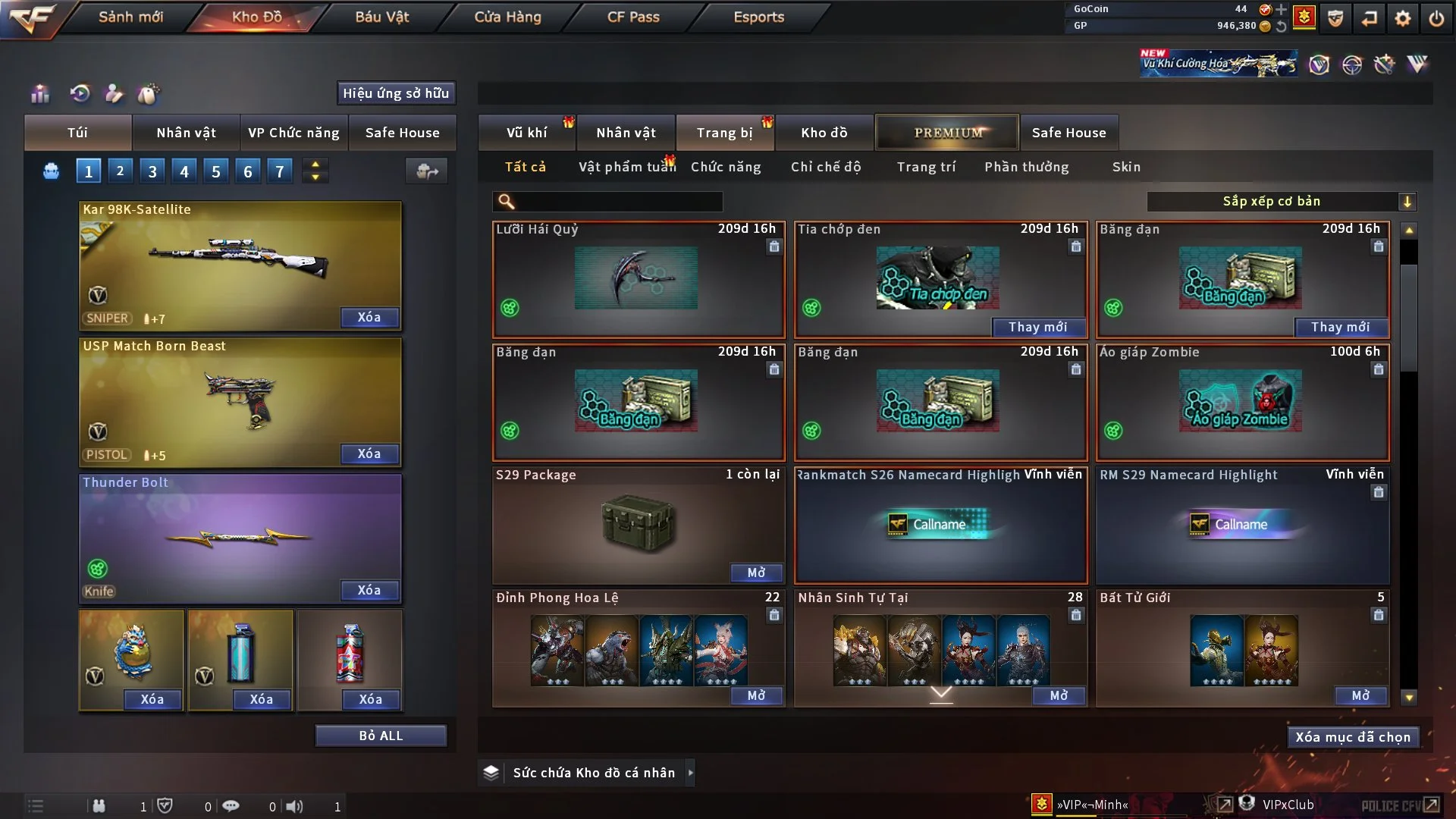Delete selected items with Xóa mục đã chọn
The width and height of the screenshot is (1456, 819).
coord(1352,737)
